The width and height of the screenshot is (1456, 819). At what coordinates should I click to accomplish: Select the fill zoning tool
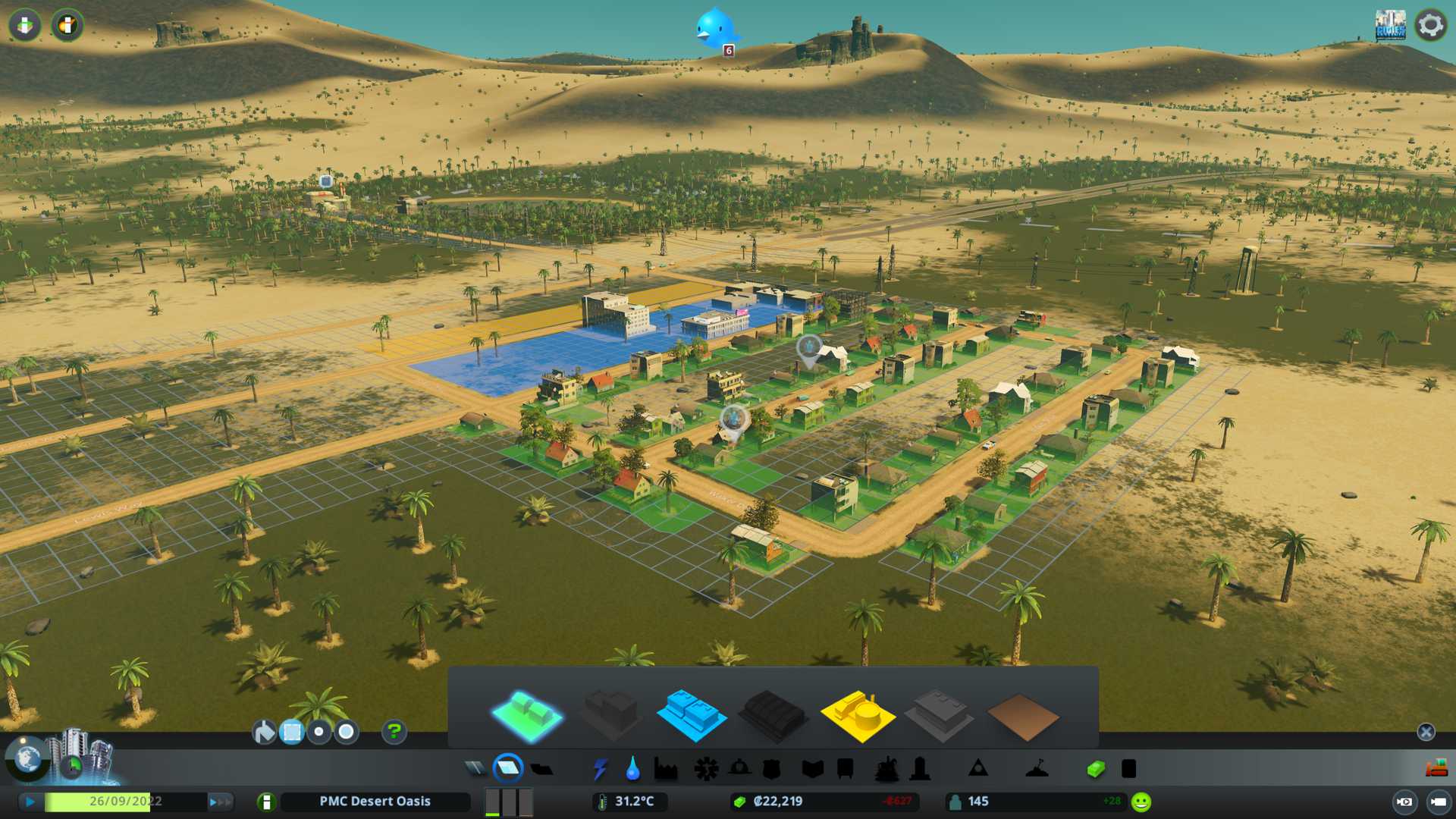tap(264, 732)
